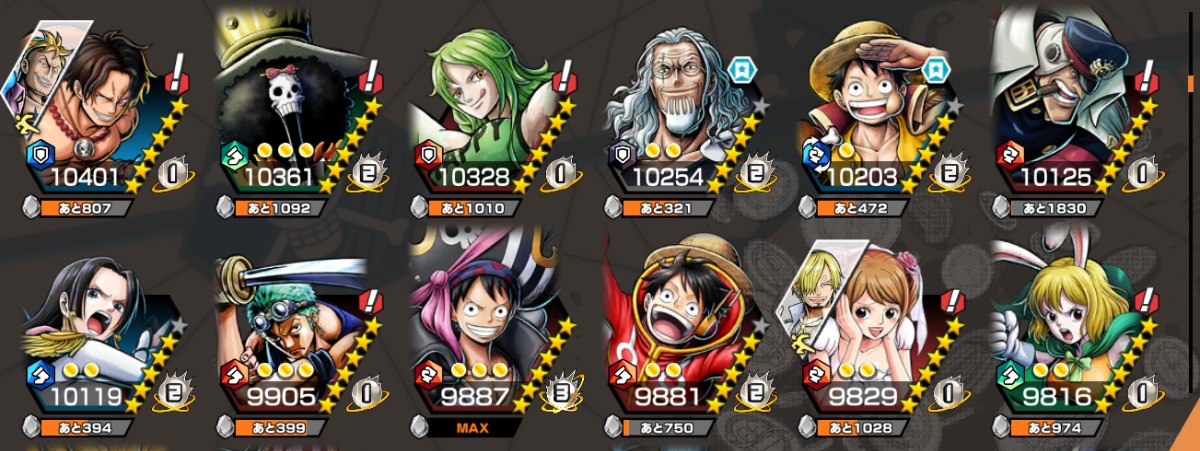Pick the Pudding and Sanji card with 9829

[x=875, y=330]
